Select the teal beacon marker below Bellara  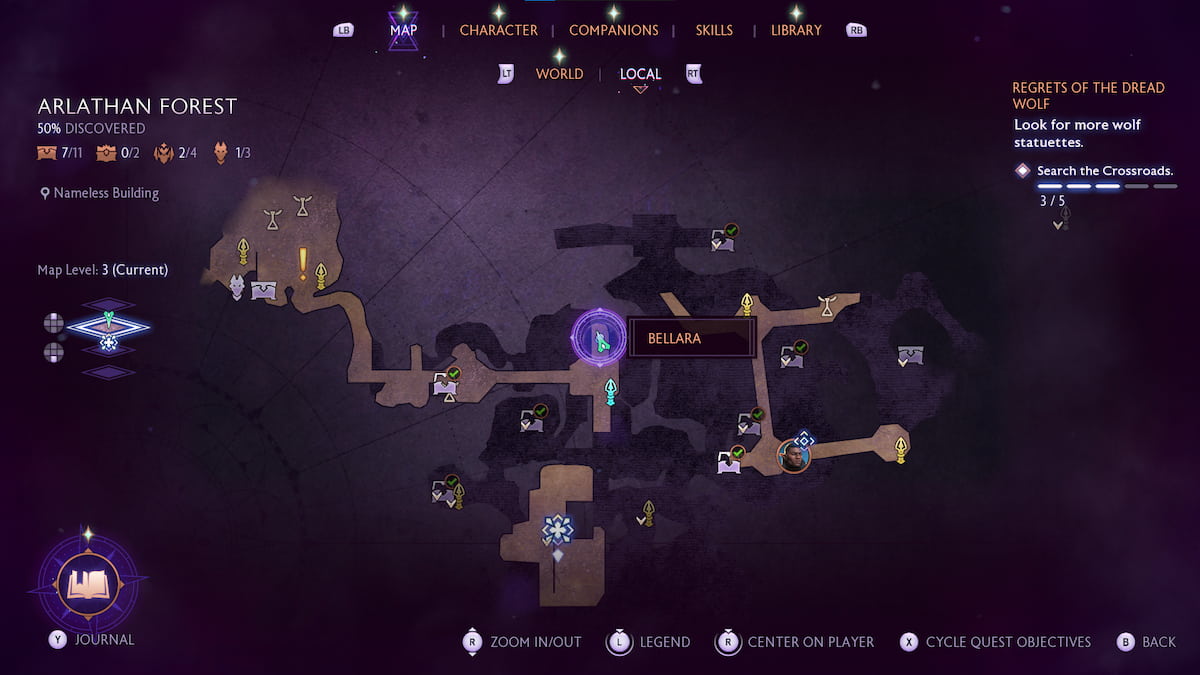tap(610, 390)
